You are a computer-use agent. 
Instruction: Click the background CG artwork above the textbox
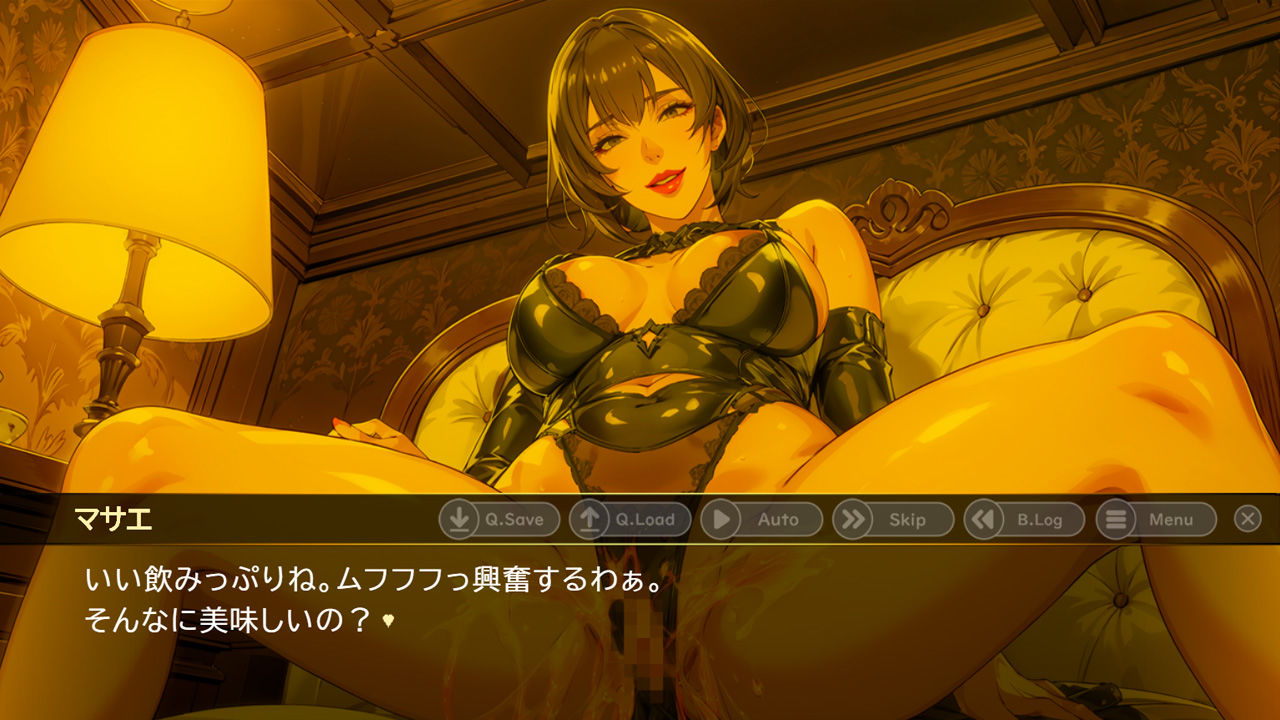coord(640,250)
